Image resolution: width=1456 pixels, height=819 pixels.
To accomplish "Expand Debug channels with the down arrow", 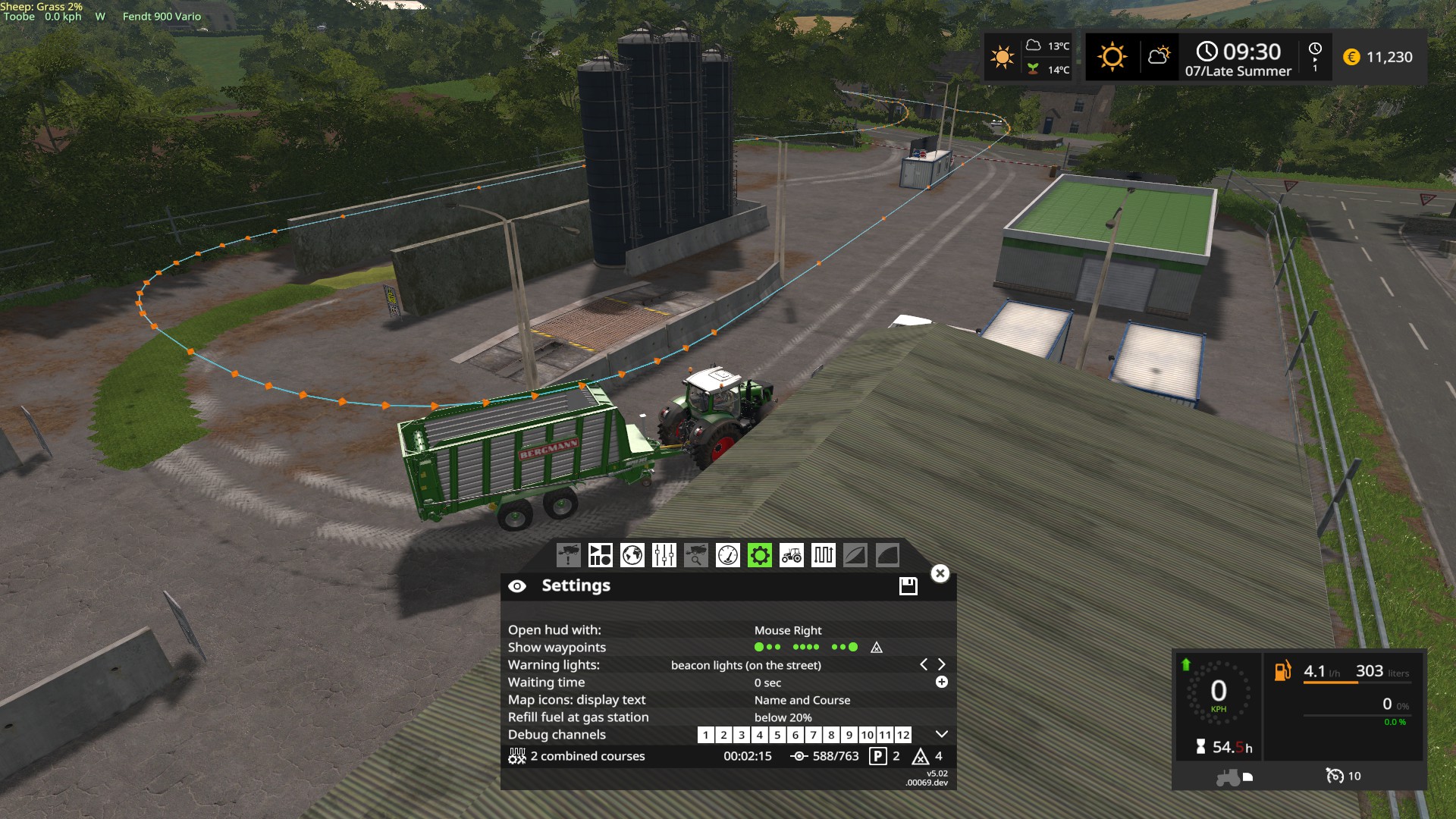I will pyautogui.click(x=941, y=734).
